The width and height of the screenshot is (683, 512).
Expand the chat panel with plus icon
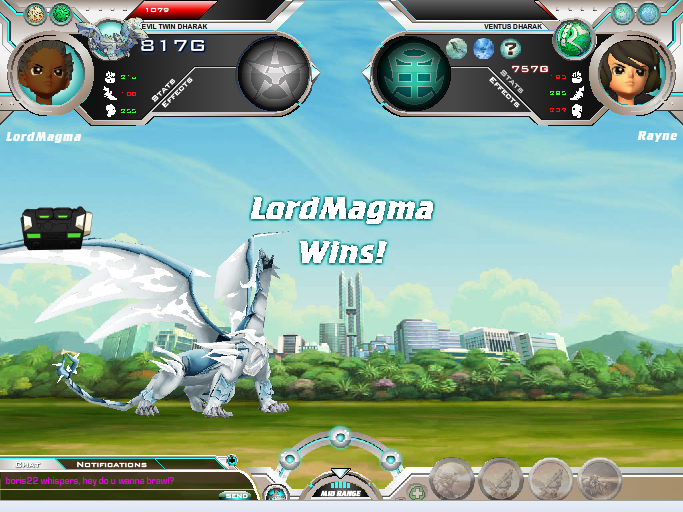point(232,461)
